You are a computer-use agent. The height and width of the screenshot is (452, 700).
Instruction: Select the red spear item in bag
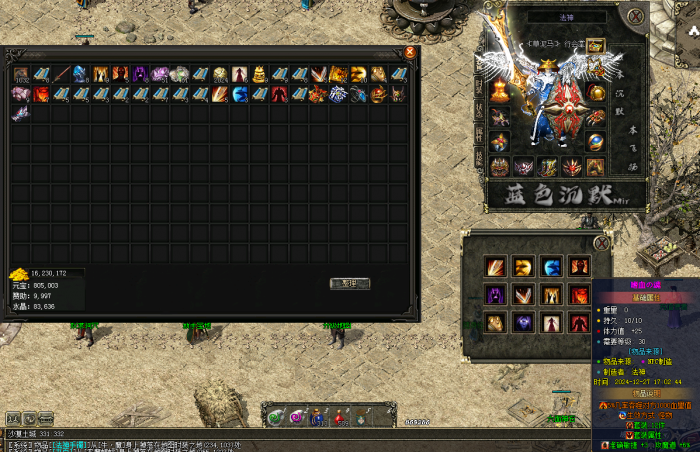point(61,74)
